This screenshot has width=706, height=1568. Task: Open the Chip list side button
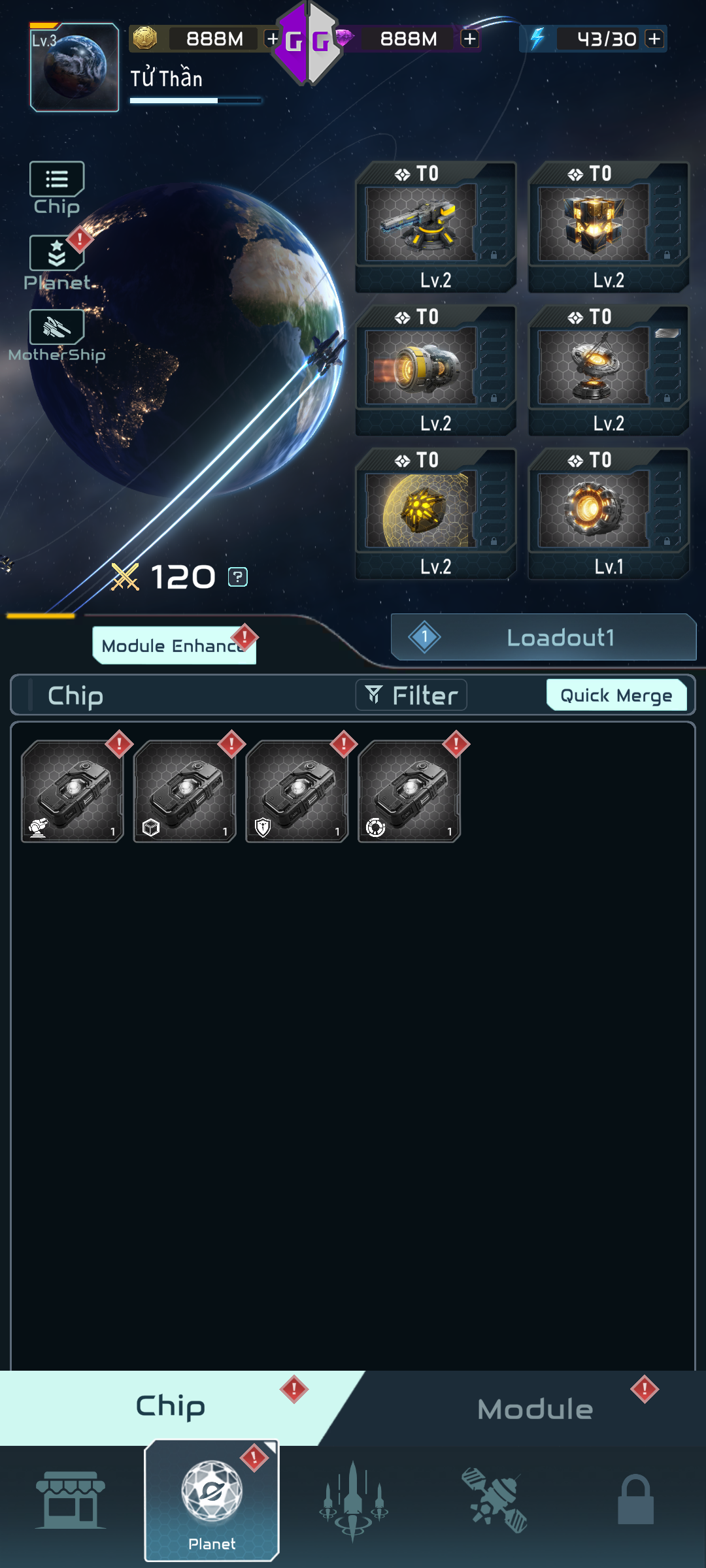[57, 188]
